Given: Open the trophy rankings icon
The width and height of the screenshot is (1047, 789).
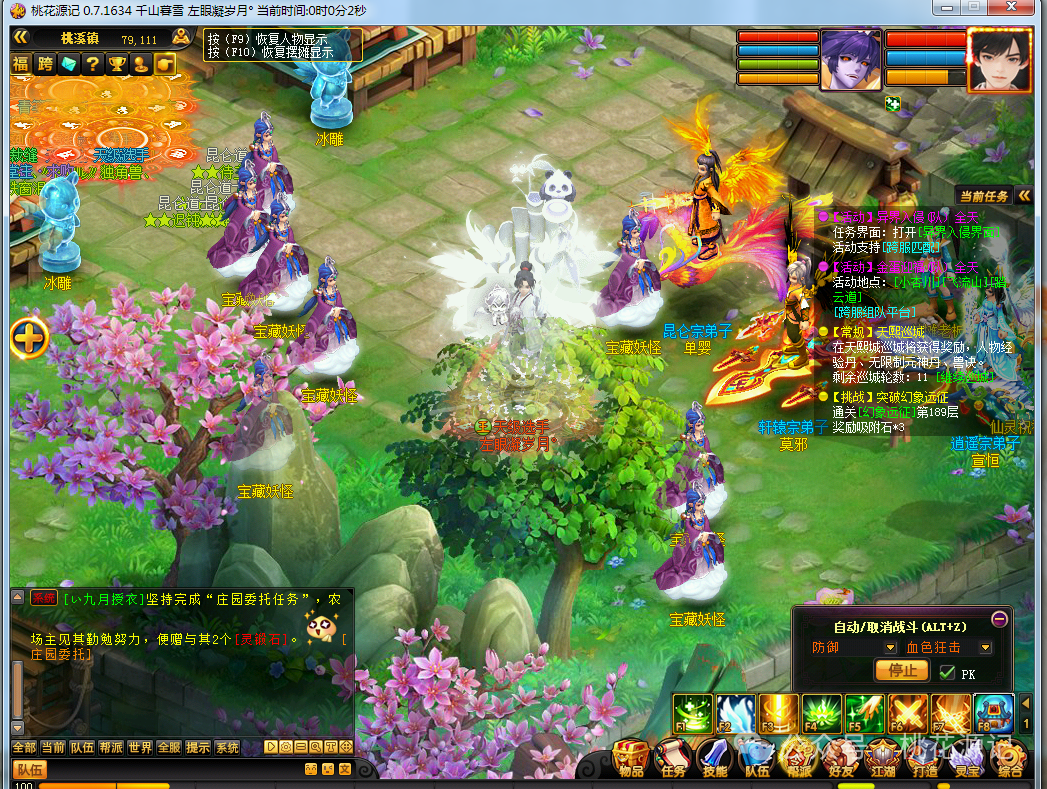Looking at the screenshot, I should coord(116,64).
